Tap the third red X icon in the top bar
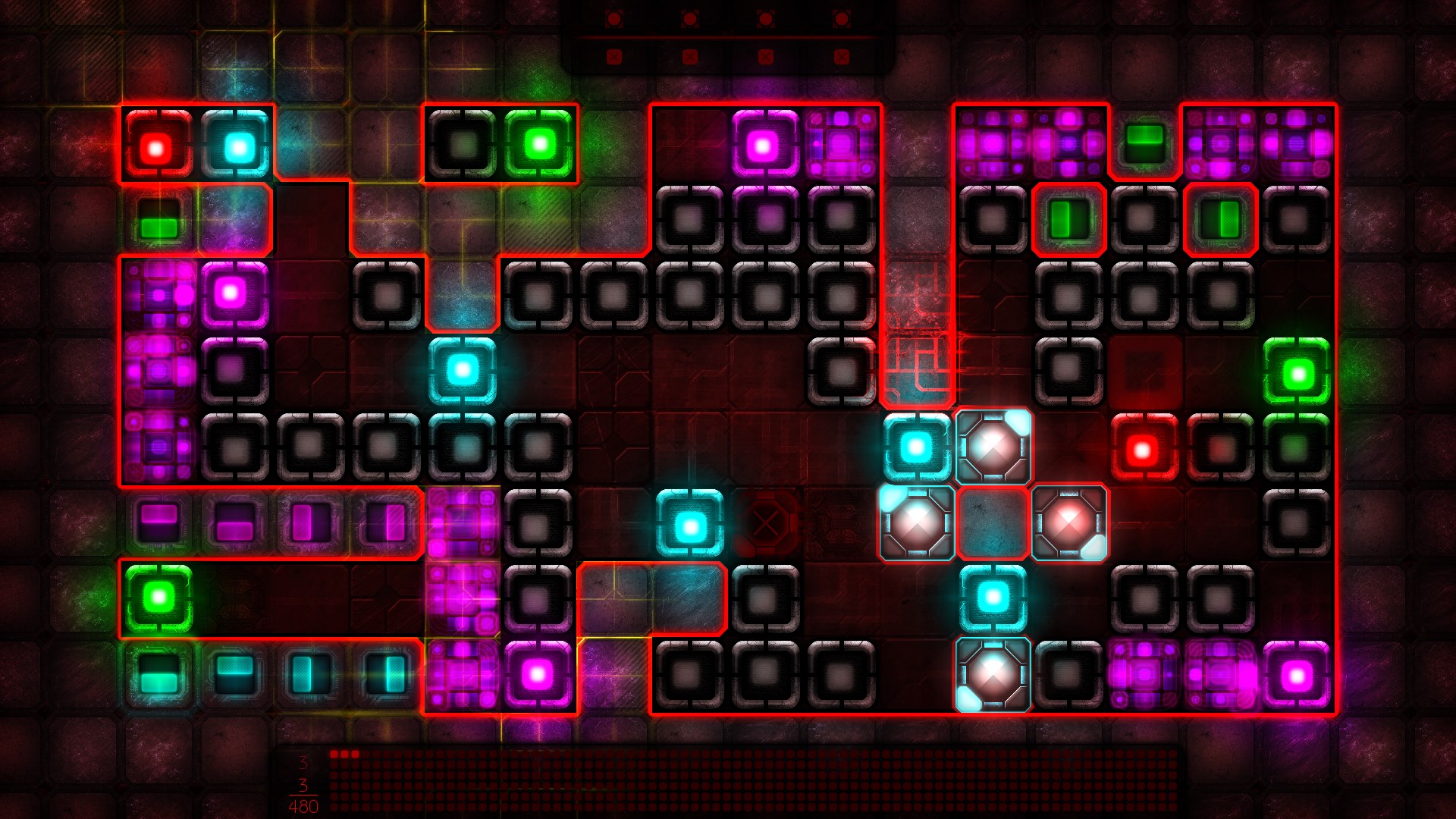The height and width of the screenshot is (819, 1456). 764,55
